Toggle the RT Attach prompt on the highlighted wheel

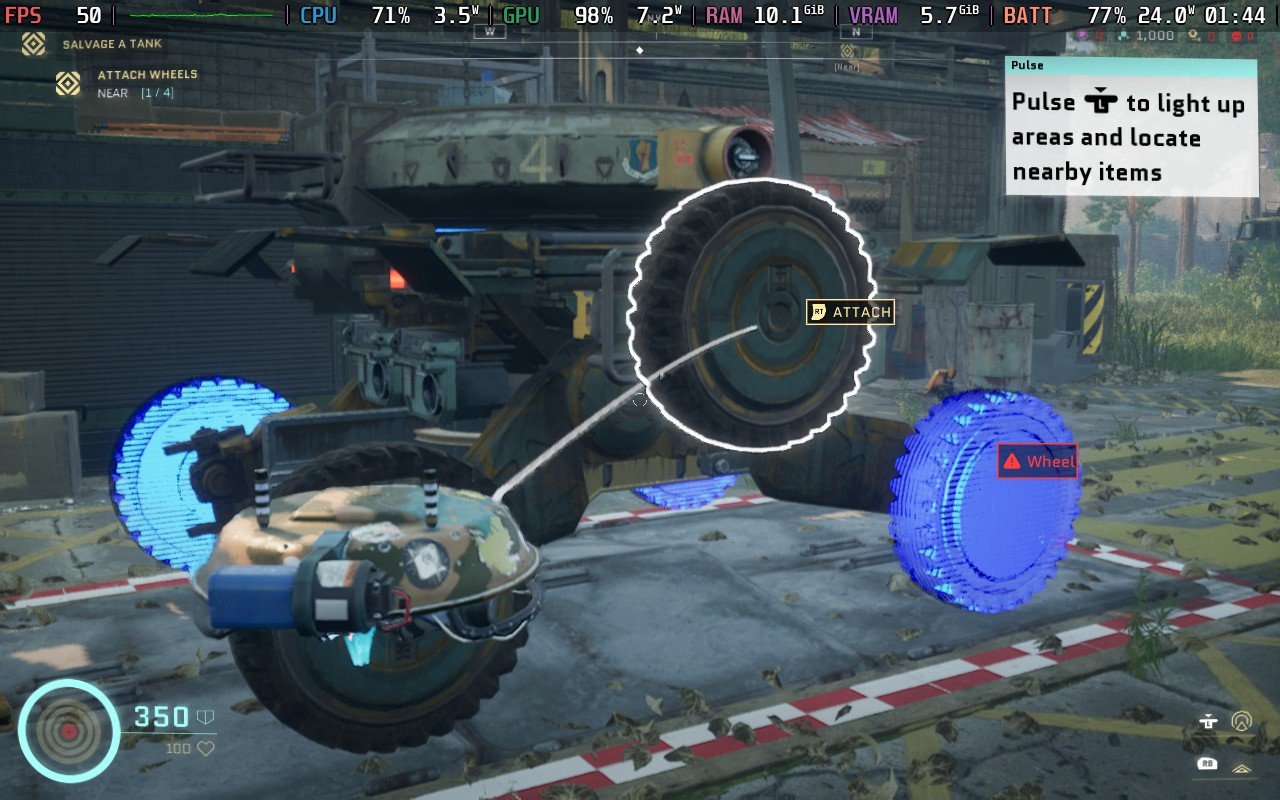click(x=819, y=312)
